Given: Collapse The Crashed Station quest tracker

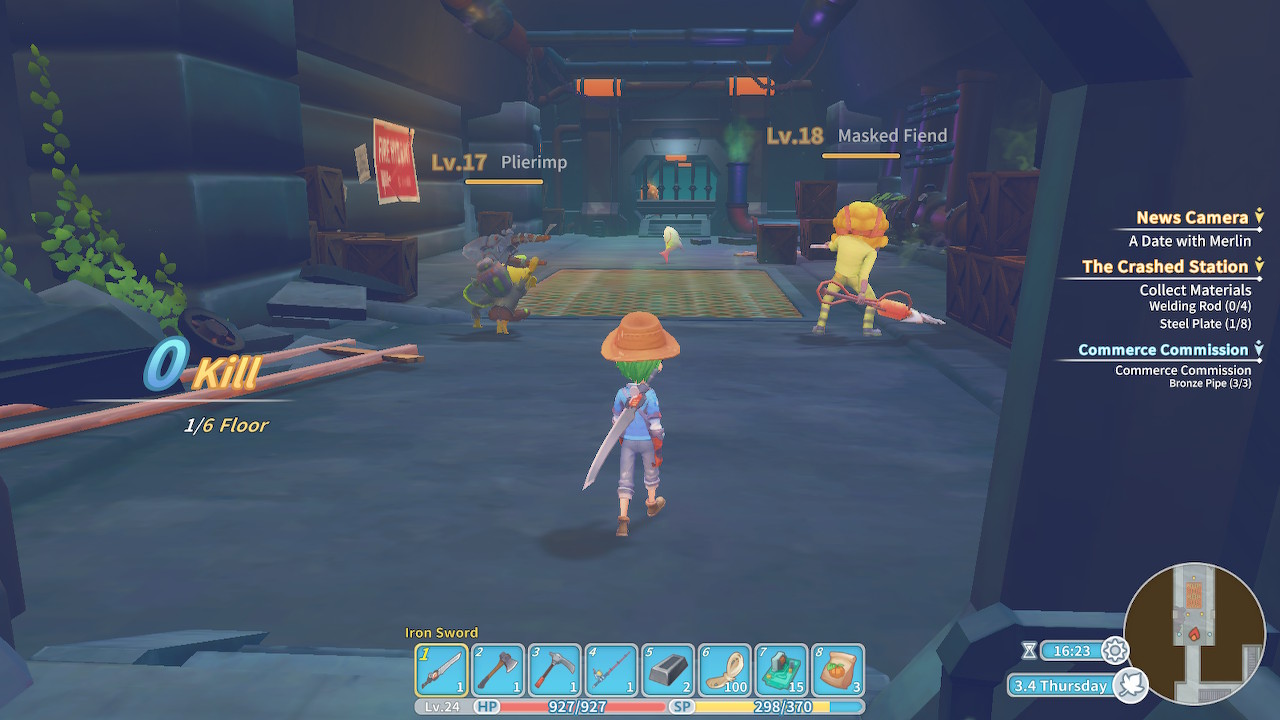Looking at the screenshot, I should (1259, 266).
